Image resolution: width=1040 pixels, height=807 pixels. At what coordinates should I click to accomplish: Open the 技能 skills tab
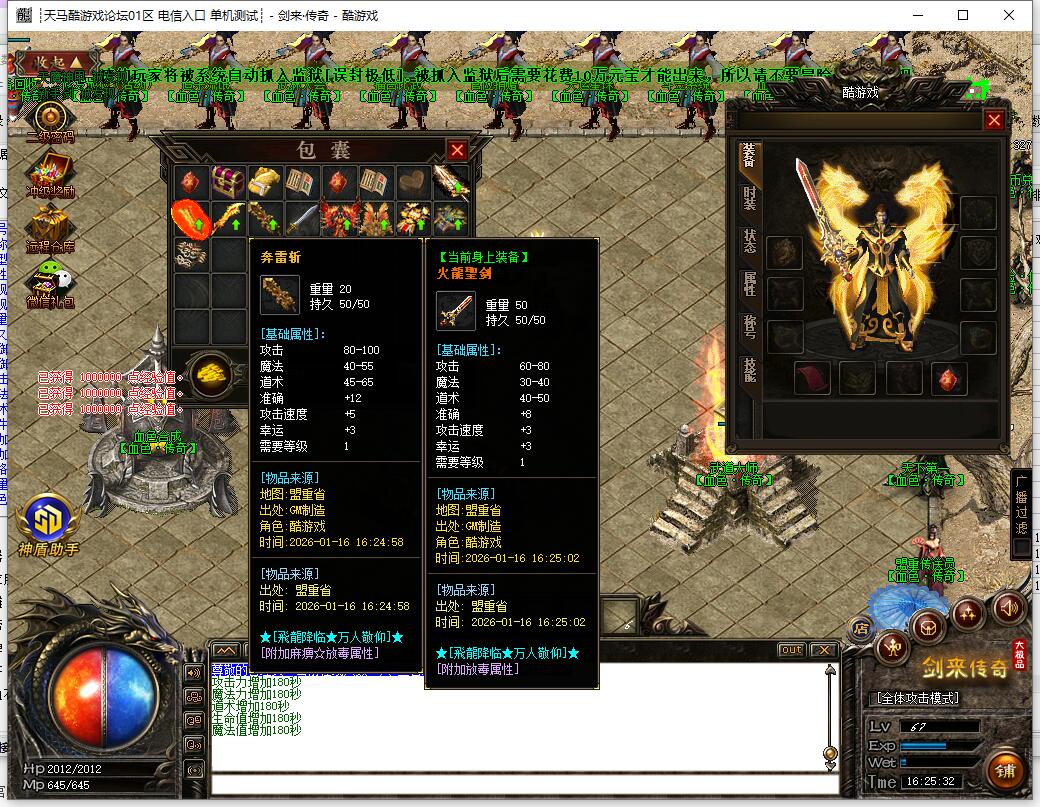tap(749, 370)
